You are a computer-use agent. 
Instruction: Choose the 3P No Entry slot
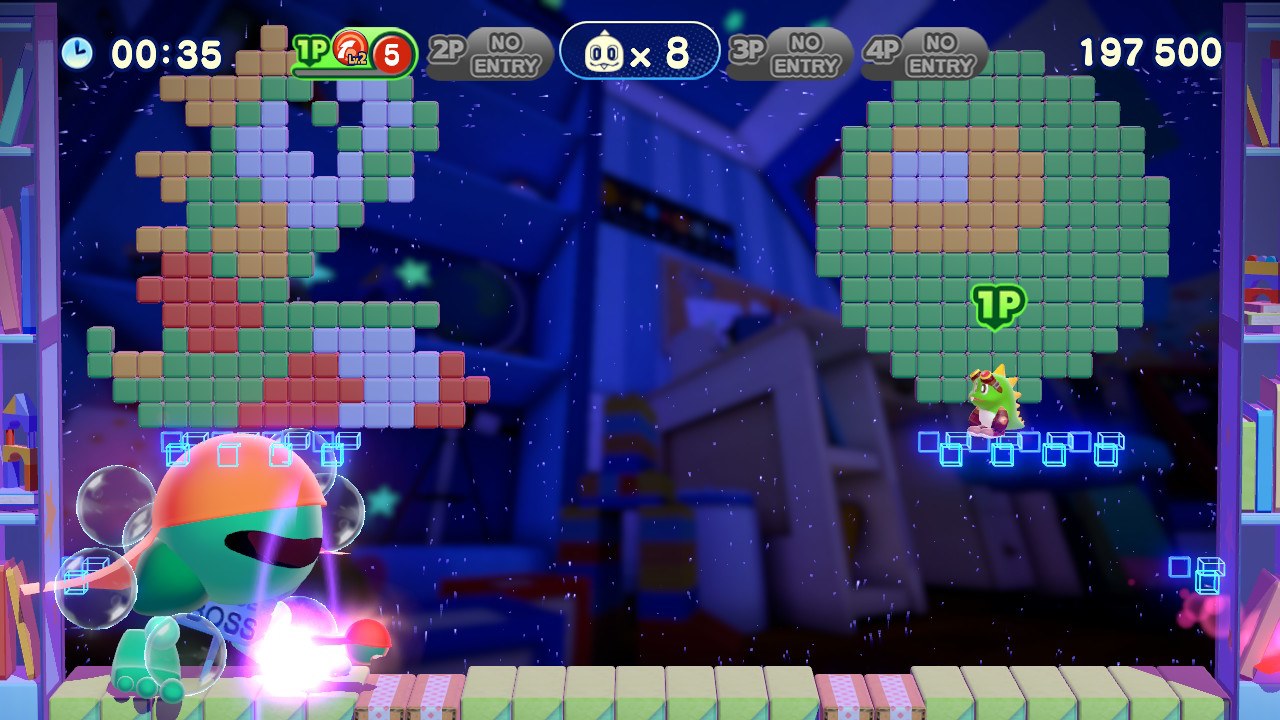coord(790,54)
